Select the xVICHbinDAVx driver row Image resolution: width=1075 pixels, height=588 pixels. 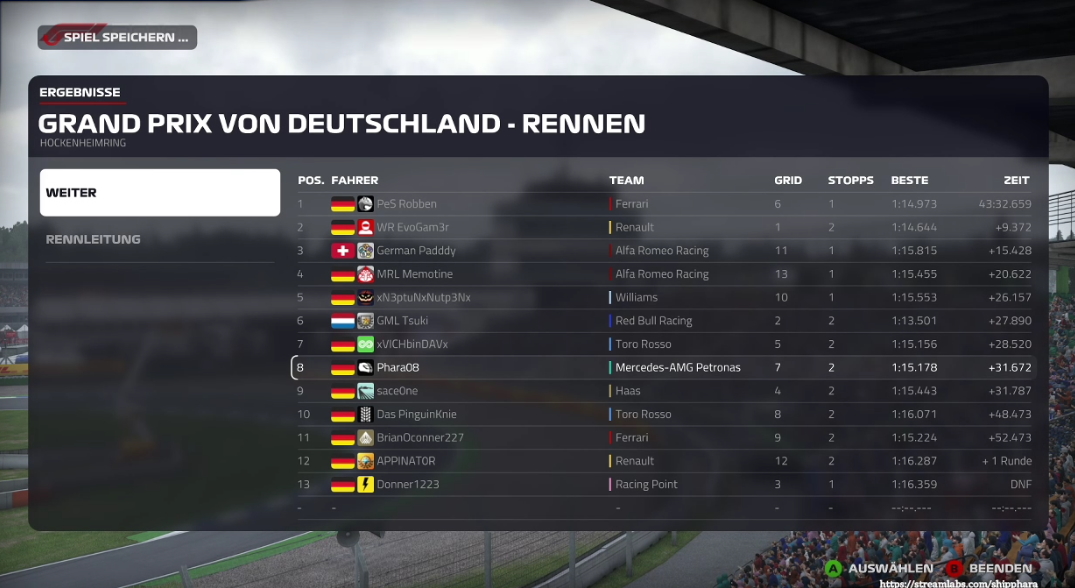tap(665, 344)
